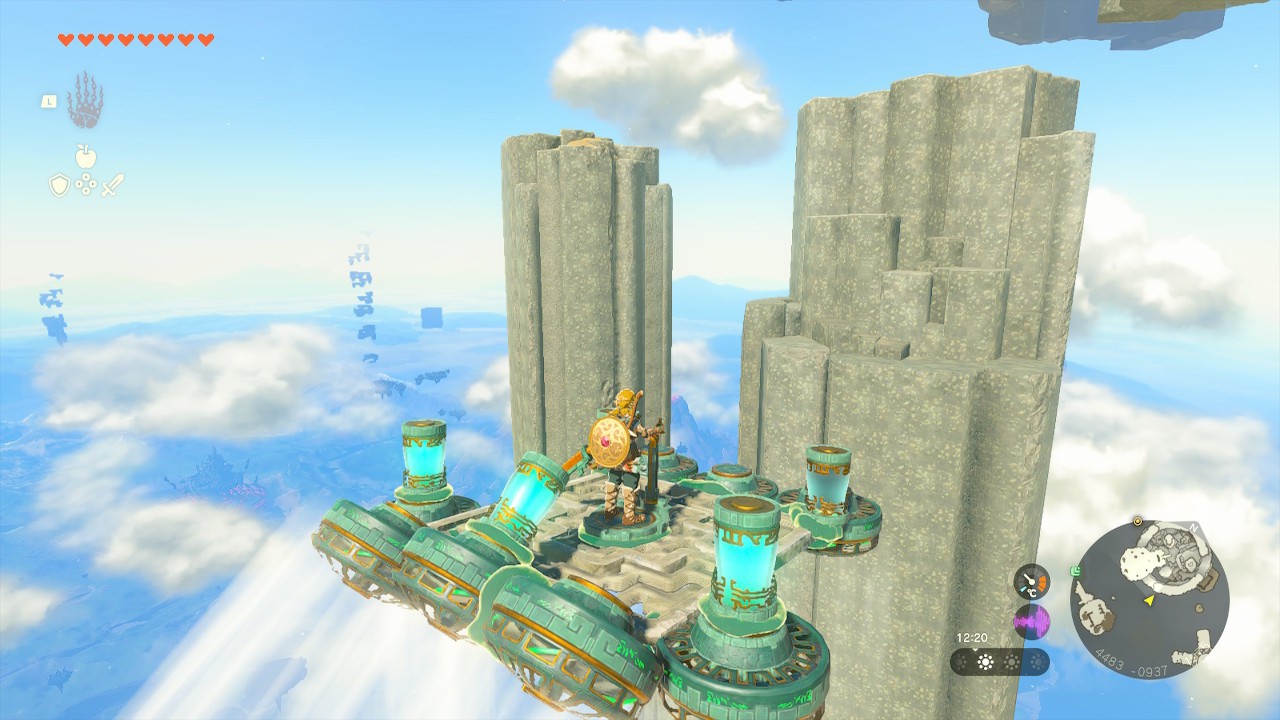Activate the Ultrahand ability icon

(85, 100)
